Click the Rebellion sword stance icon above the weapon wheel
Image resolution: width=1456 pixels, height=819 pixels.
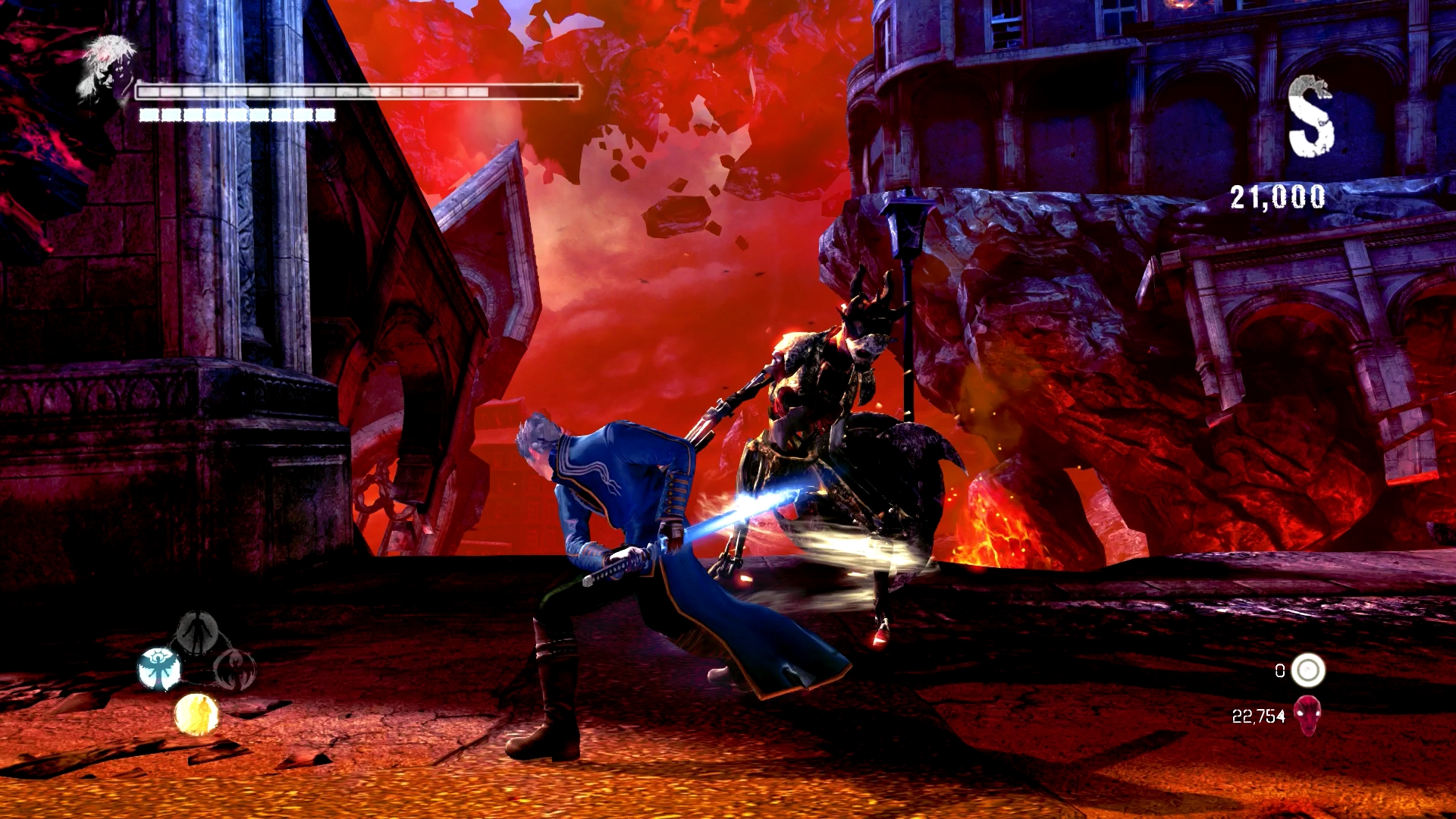[198, 630]
